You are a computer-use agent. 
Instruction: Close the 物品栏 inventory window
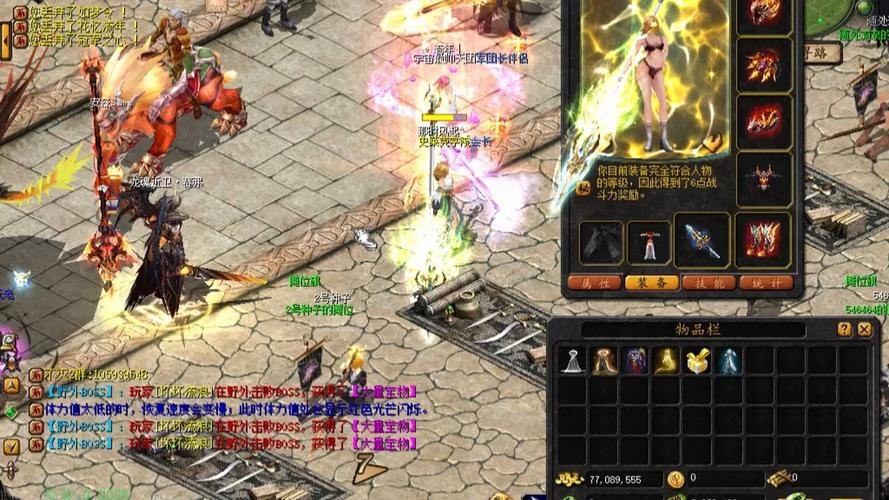tap(864, 329)
